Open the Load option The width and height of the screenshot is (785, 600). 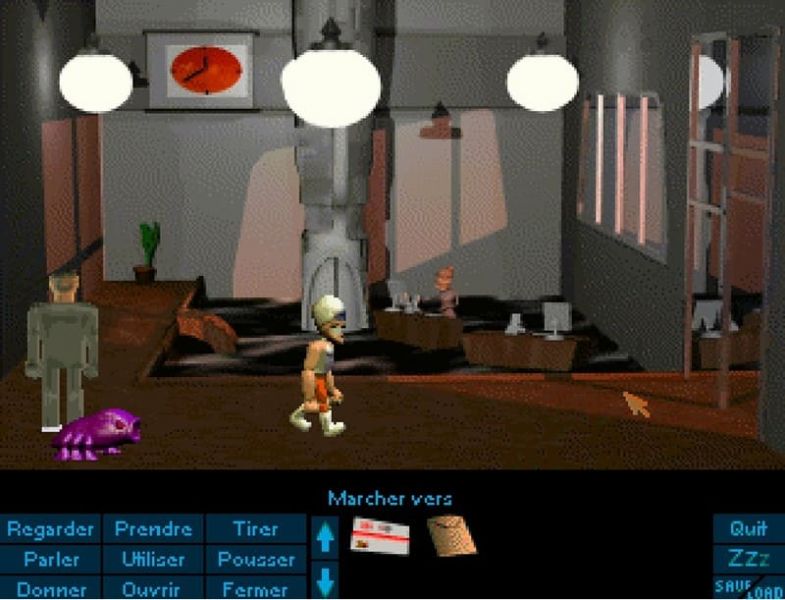tap(763, 592)
